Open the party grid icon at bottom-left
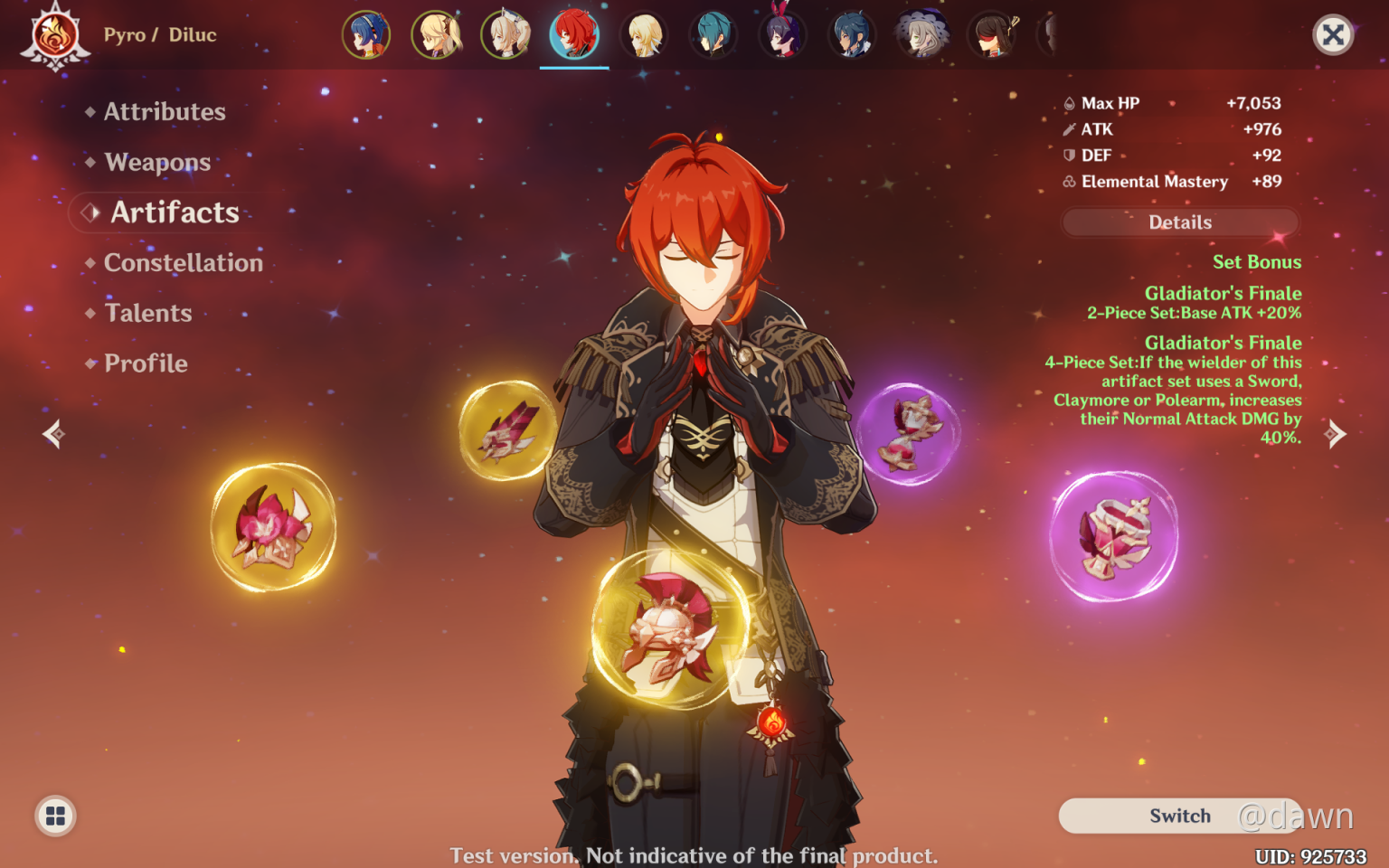The image size is (1389, 868). [55, 816]
